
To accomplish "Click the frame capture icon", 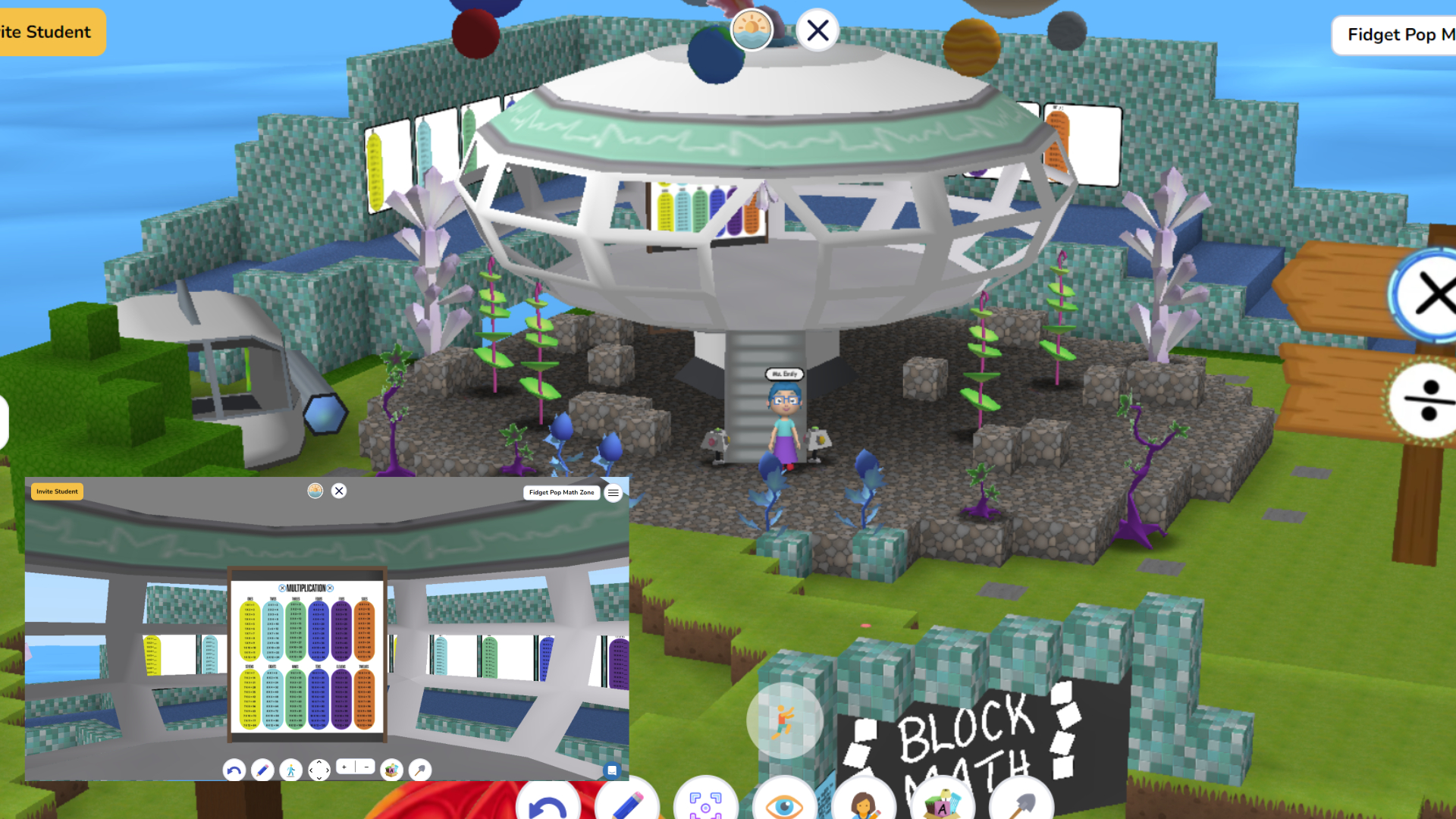I will coord(706,804).
